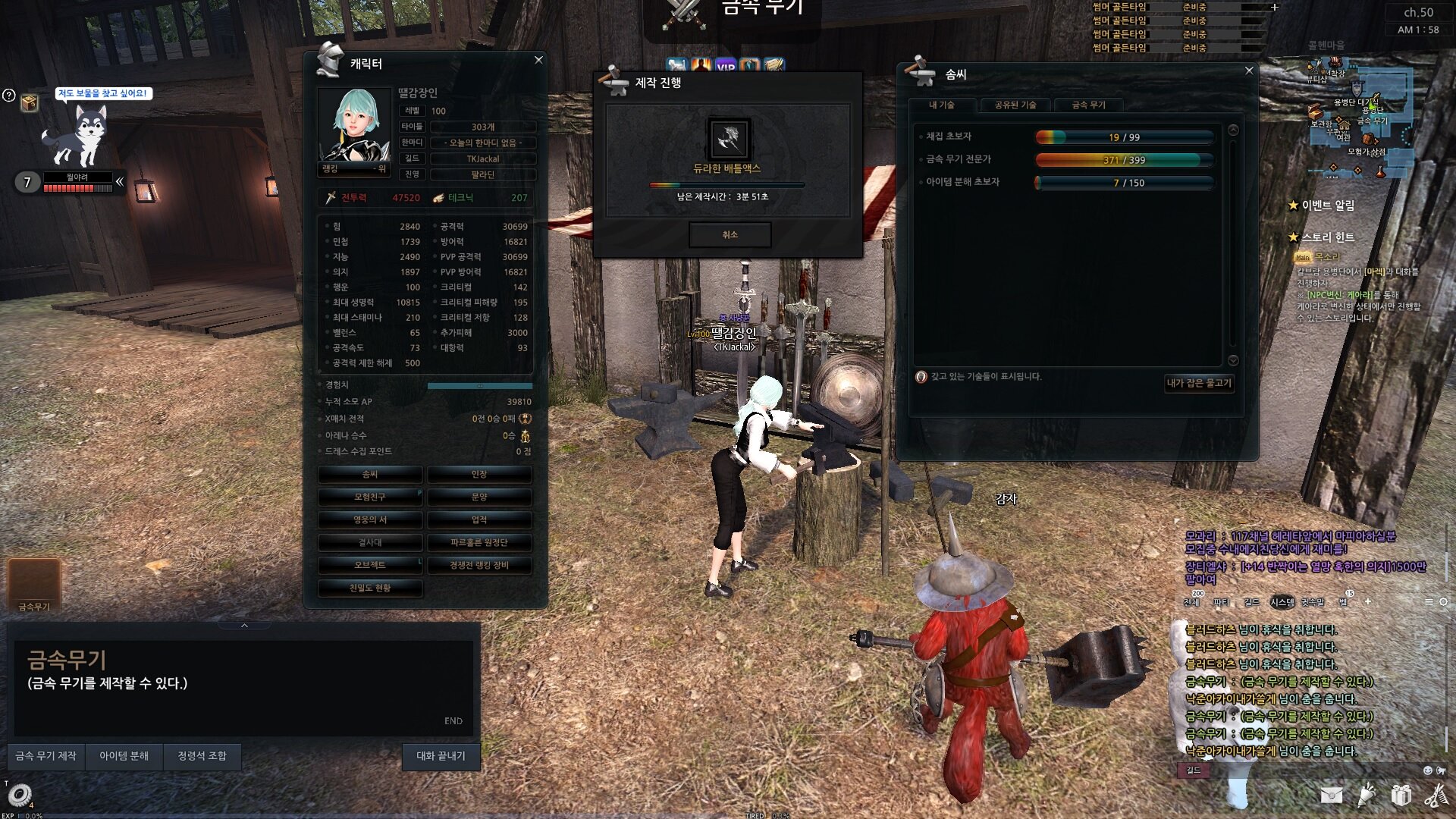Open the 인장 seals panel
Screen dimensions: 1456x819
[479, 475]
